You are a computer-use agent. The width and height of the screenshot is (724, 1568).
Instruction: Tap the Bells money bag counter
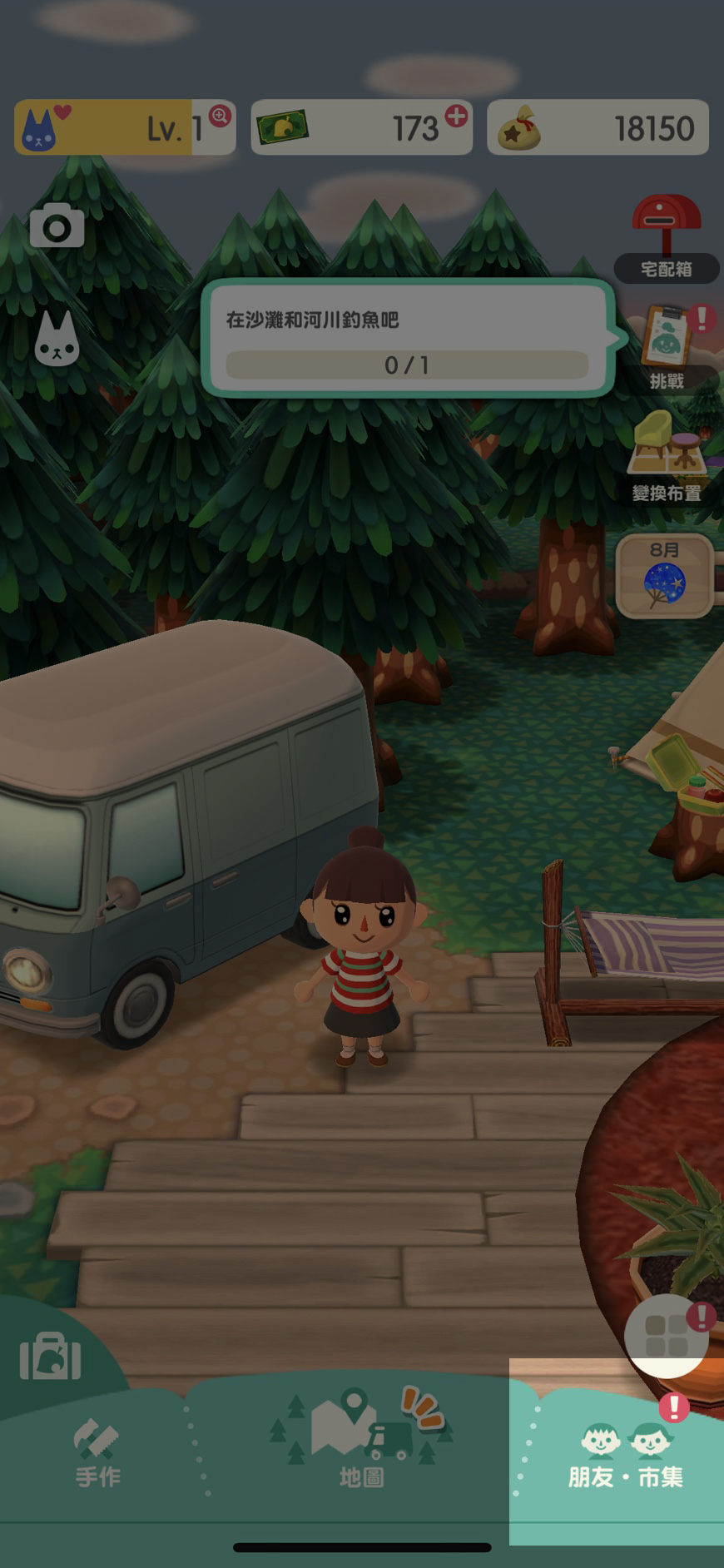click(598, 127)
